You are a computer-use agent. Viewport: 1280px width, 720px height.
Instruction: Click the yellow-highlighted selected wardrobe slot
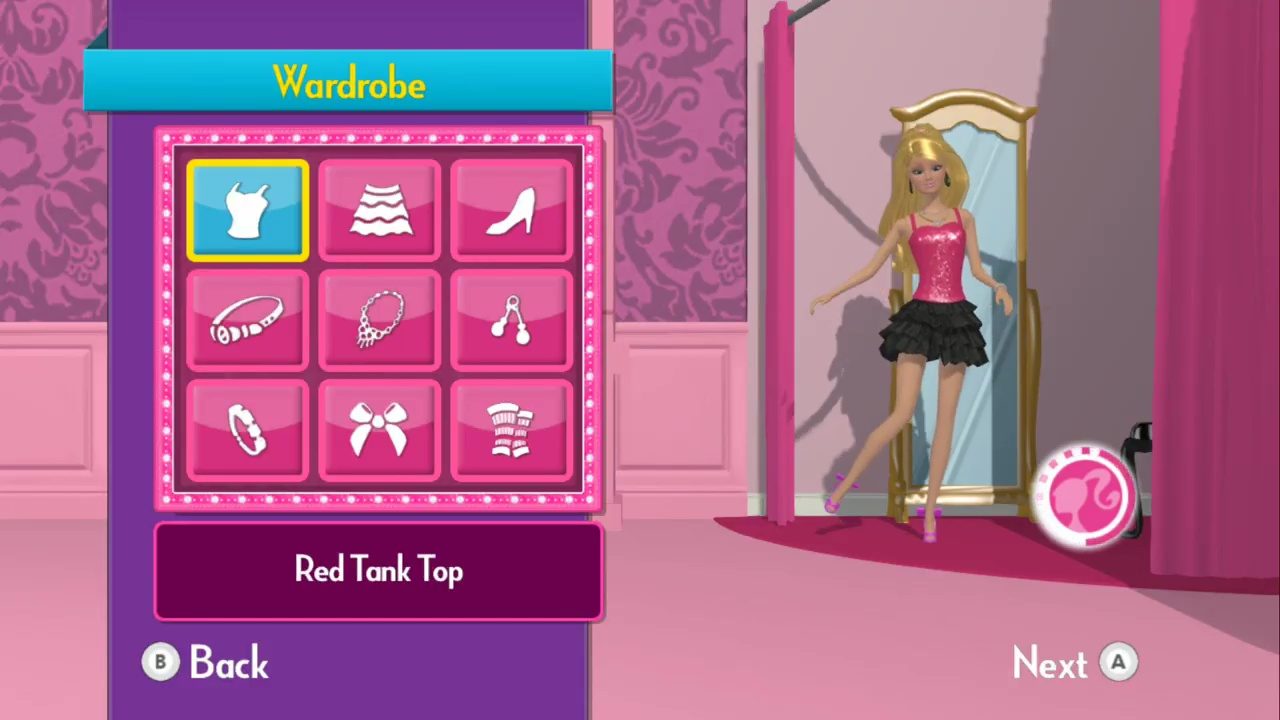(246, 208)
